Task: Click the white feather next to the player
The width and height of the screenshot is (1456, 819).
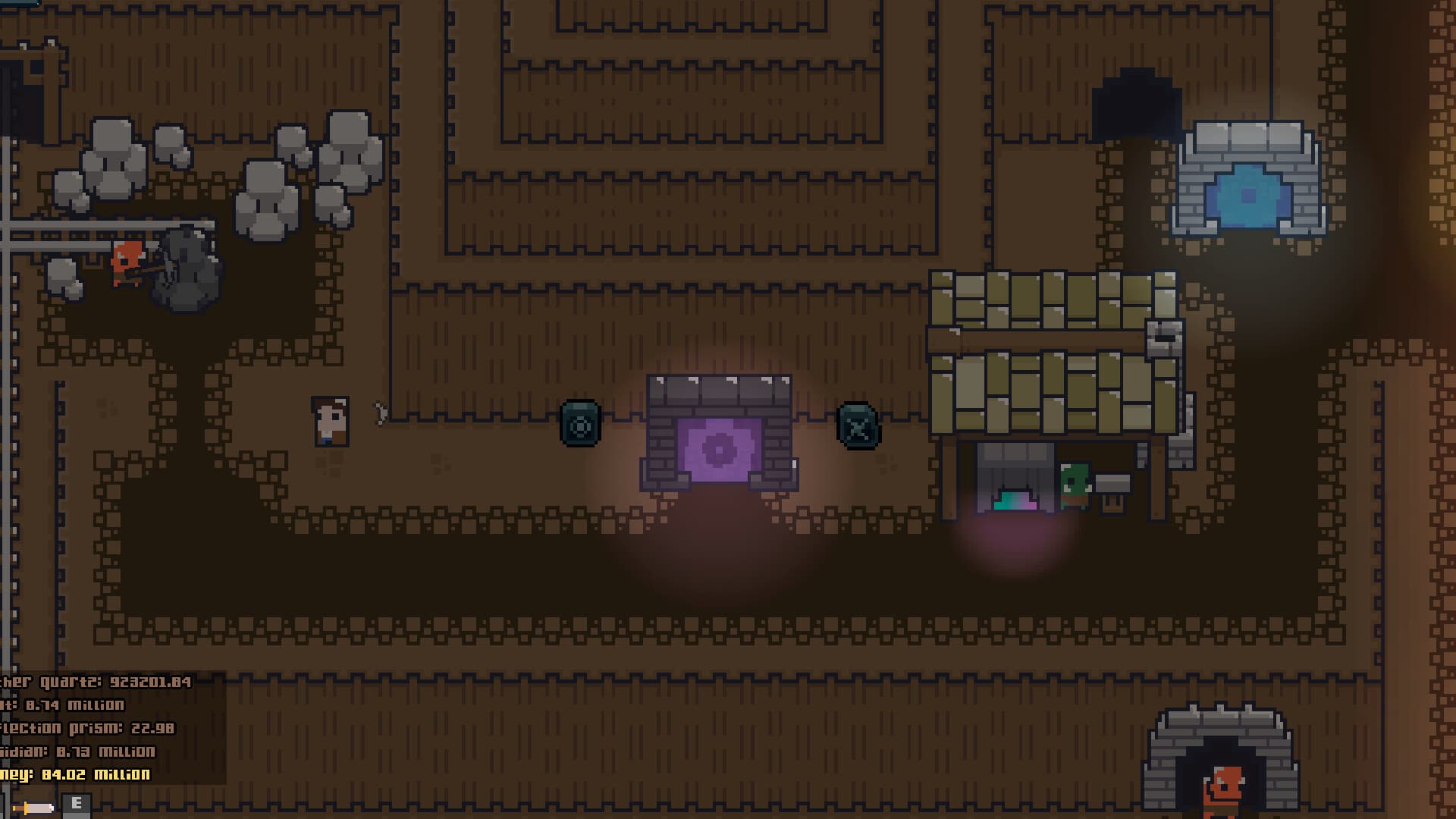Action: (x=379, y=413)
